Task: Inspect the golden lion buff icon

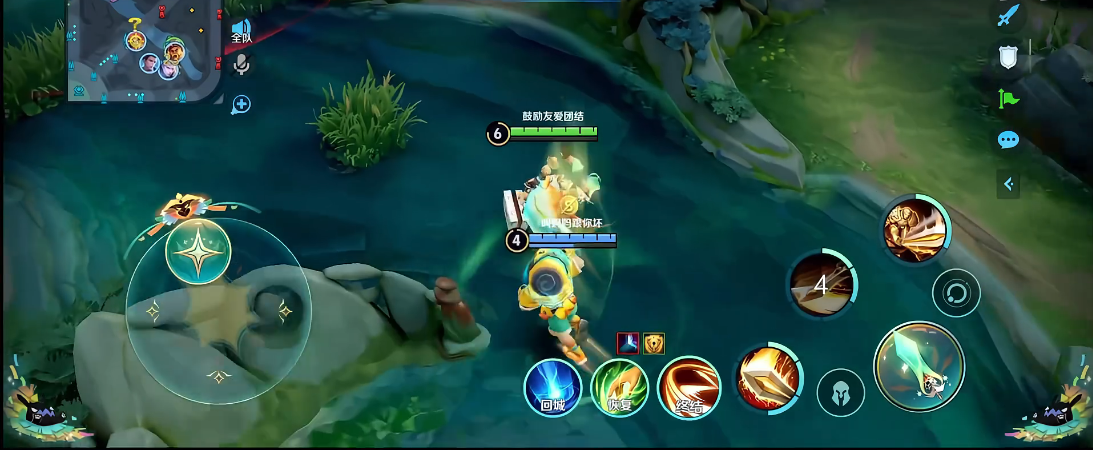Action: 653,343
